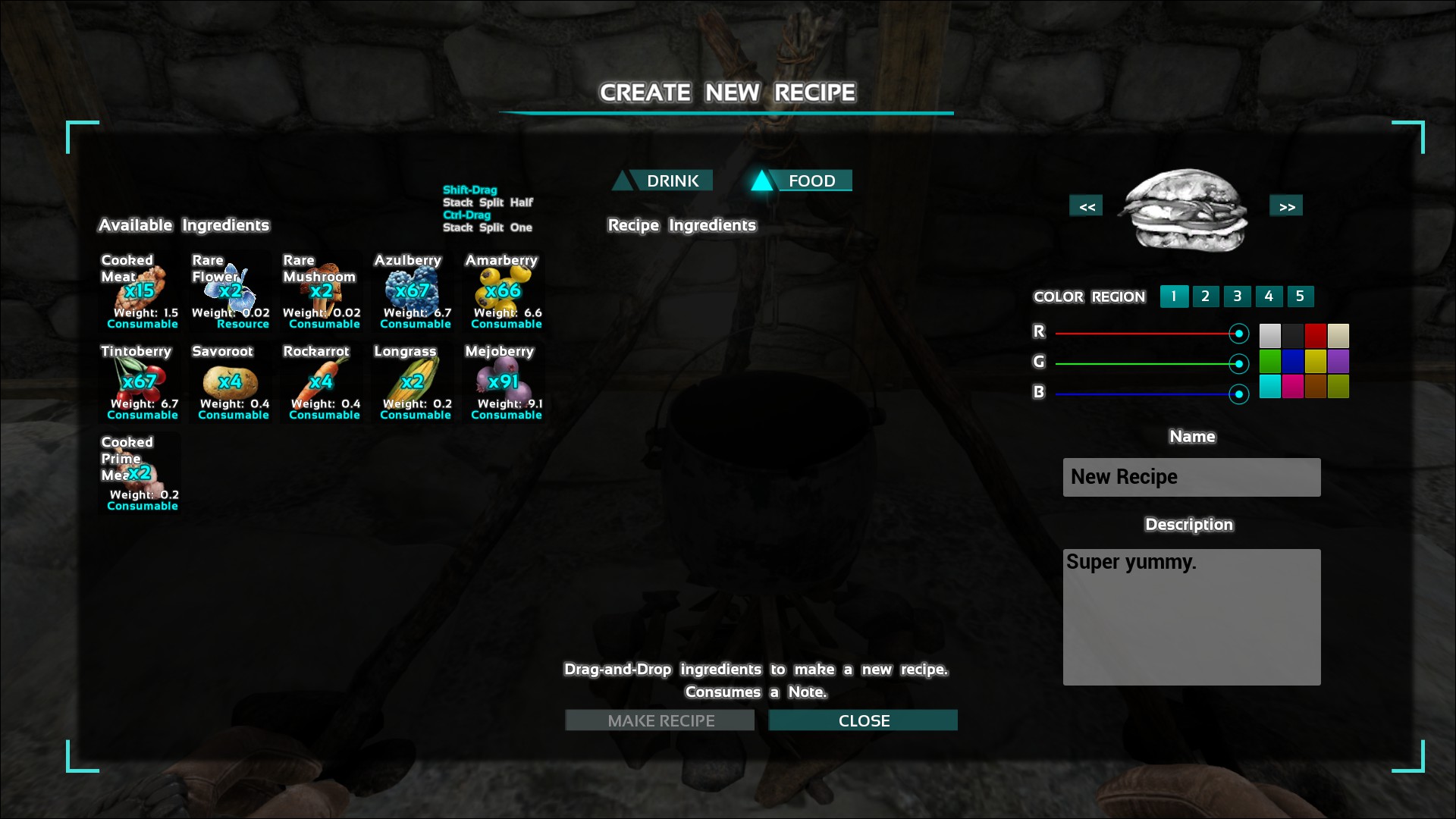Choose color region 5
The width and height of the screenshot is (1456, 819).
coord(1300,297)
